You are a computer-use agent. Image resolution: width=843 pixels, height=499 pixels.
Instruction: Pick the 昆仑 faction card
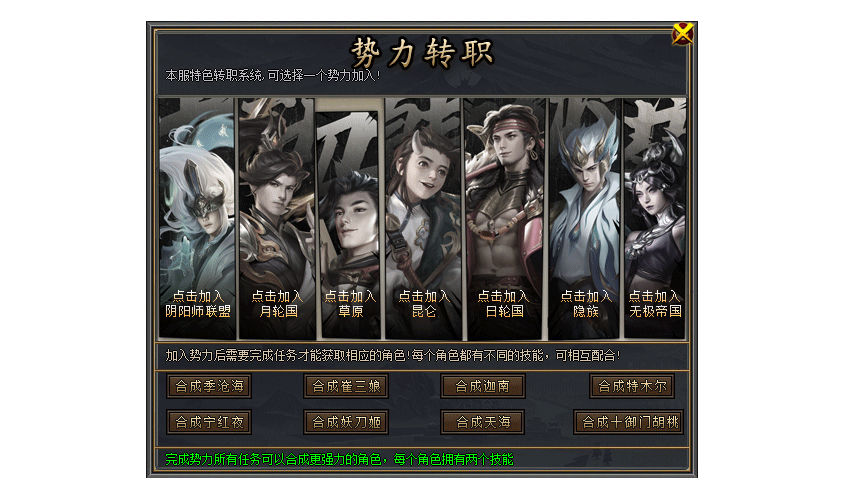pos(423,220)
